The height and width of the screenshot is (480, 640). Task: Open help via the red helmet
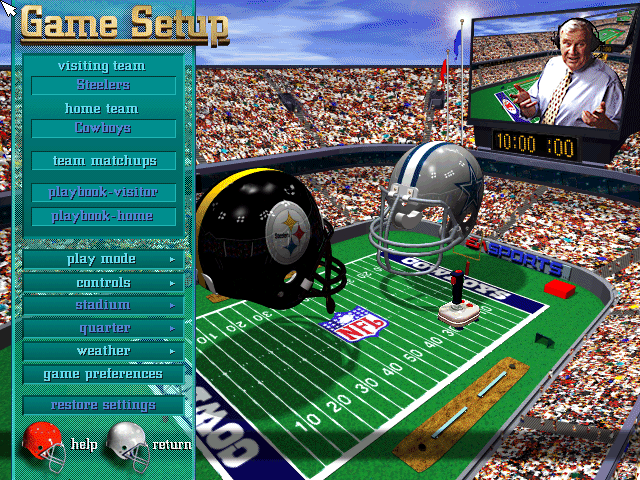[43, 442]
